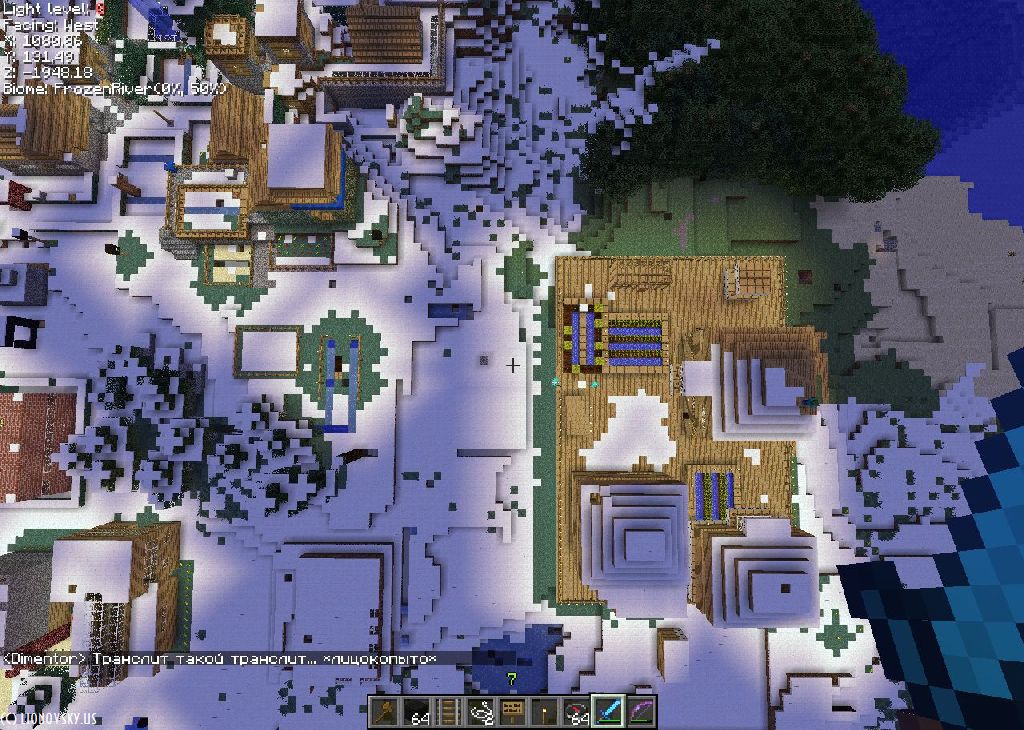Select the torch hotbar slot
Image resolution: width=1024 pixels, height=730 pixels.
[x=544, y=712]
